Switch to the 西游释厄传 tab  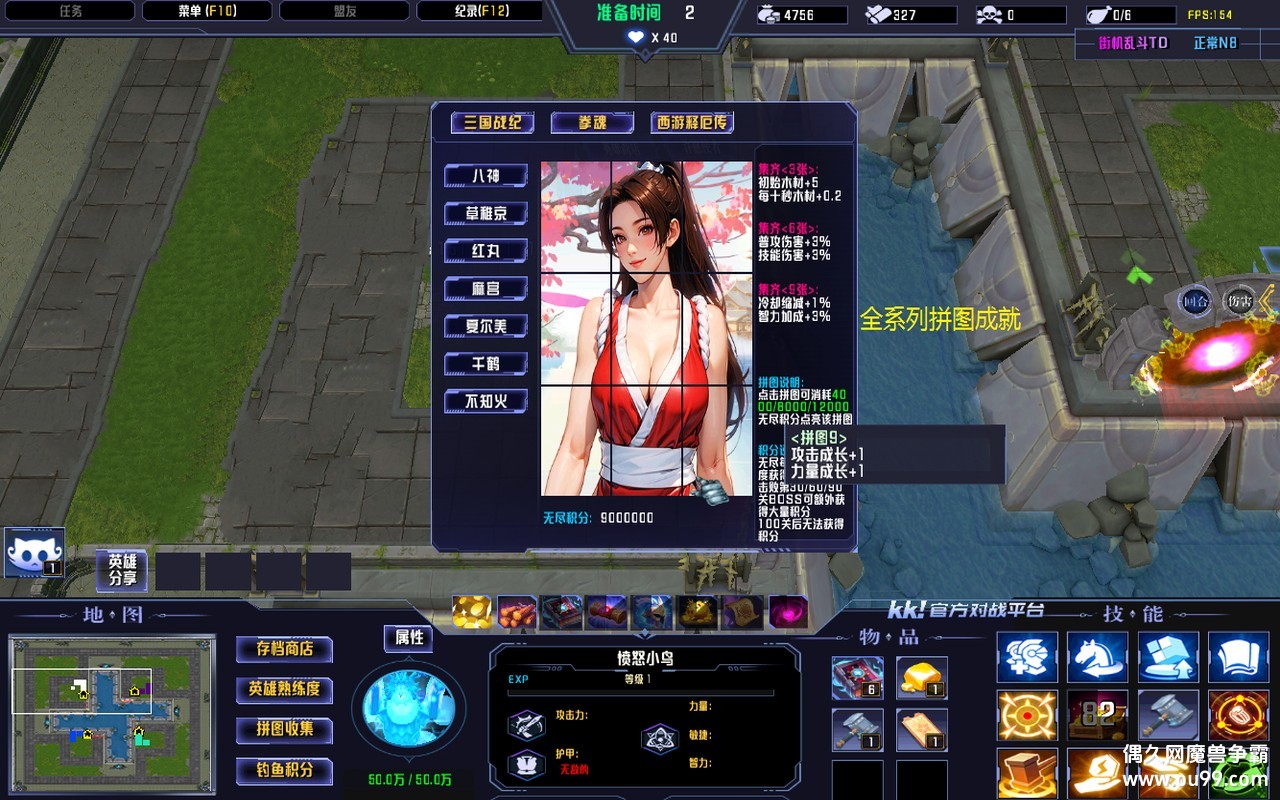click(x=692, y=123)
